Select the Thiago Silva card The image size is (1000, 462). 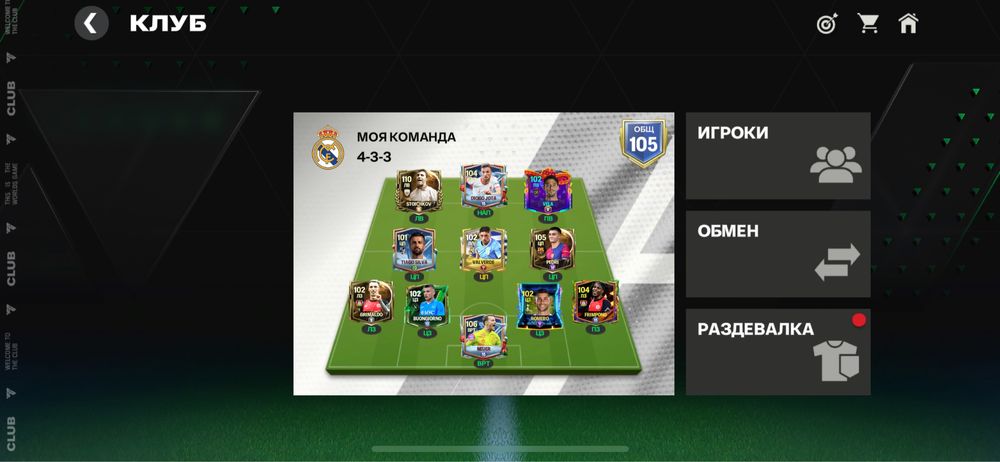(x=413, y=248)
